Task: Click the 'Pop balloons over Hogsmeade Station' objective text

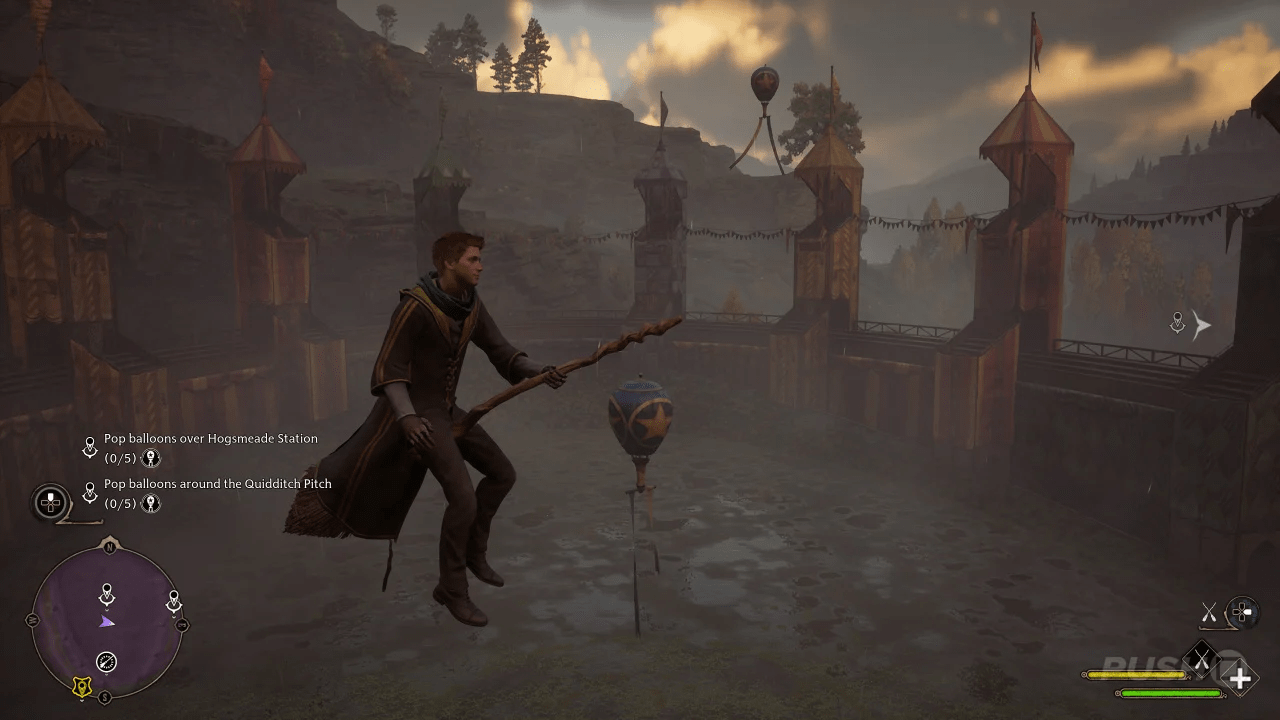Action: click(211, 438)
